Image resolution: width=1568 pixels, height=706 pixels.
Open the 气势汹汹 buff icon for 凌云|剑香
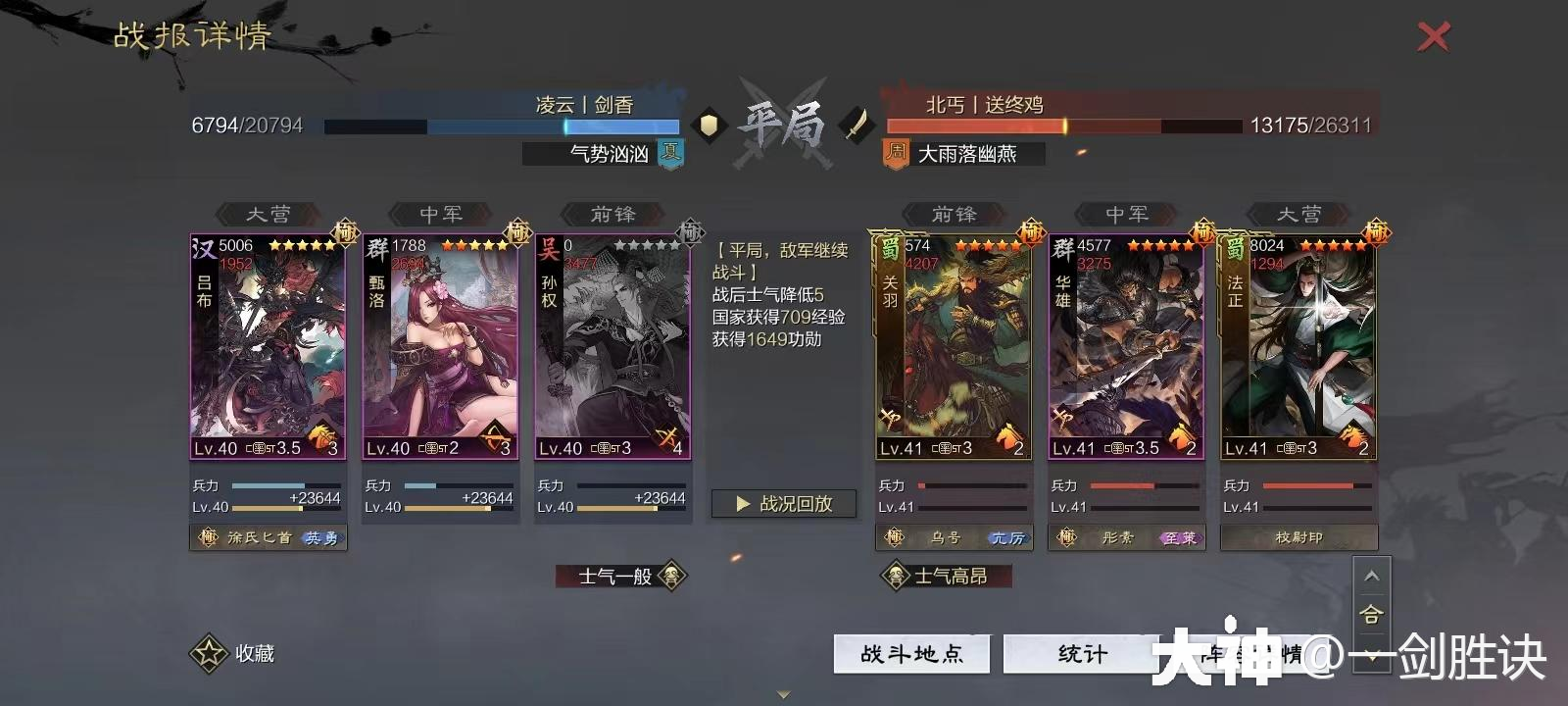(x=672, y=153)
